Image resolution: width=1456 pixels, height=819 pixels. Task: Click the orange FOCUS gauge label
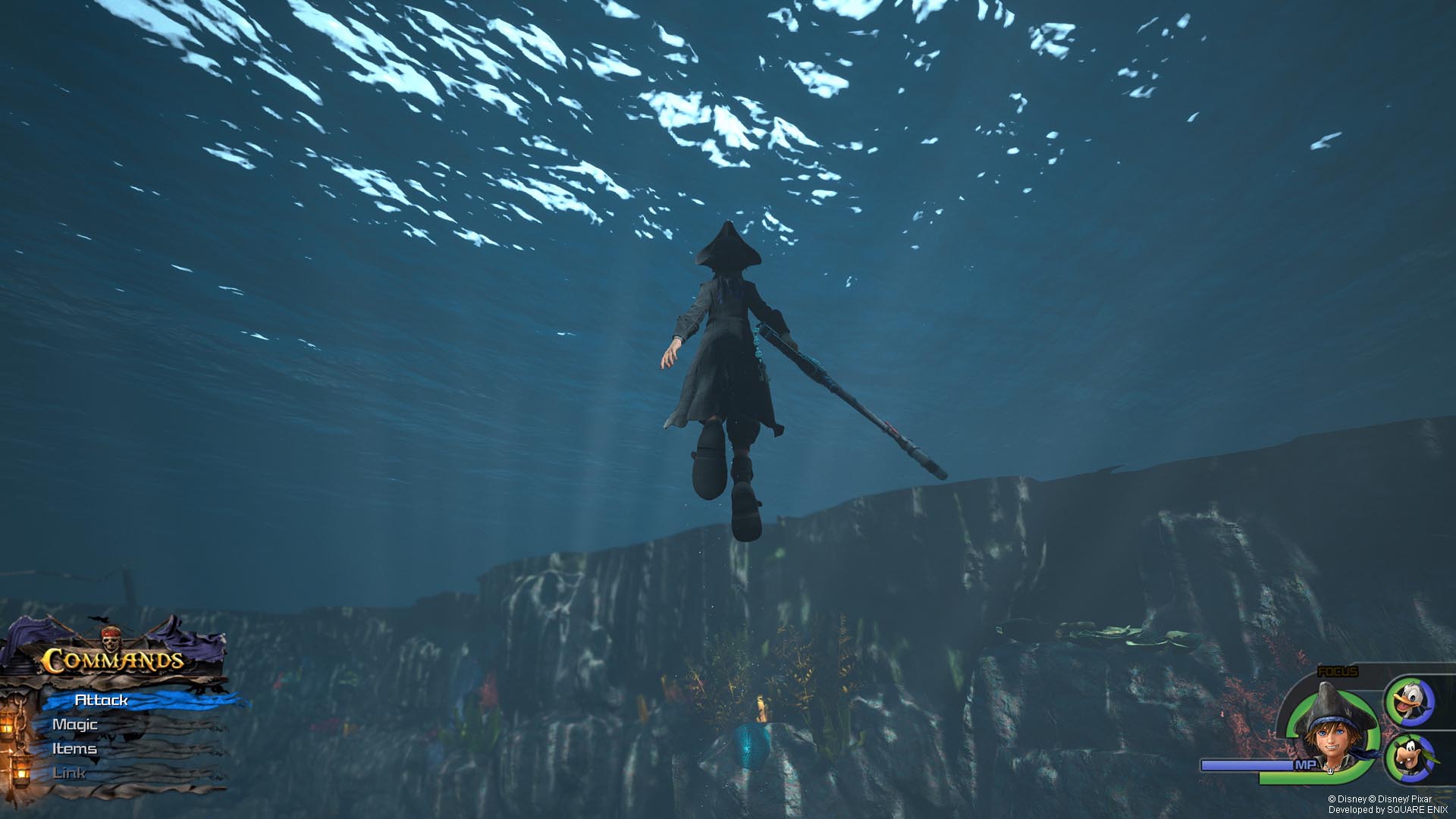(1338, 671)
